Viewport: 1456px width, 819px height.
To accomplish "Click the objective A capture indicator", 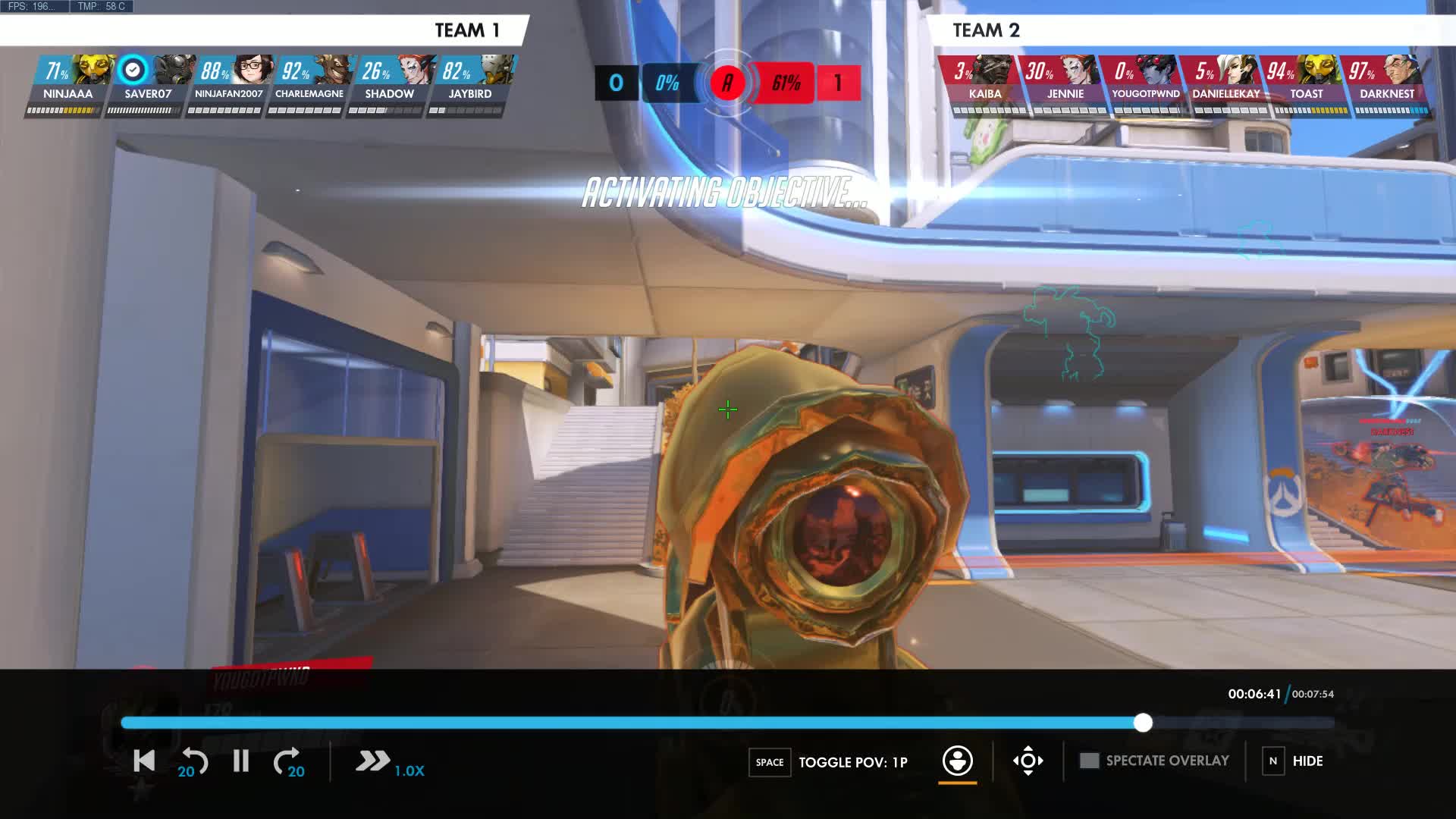I will pyautogui.click(x=727, y=83).
